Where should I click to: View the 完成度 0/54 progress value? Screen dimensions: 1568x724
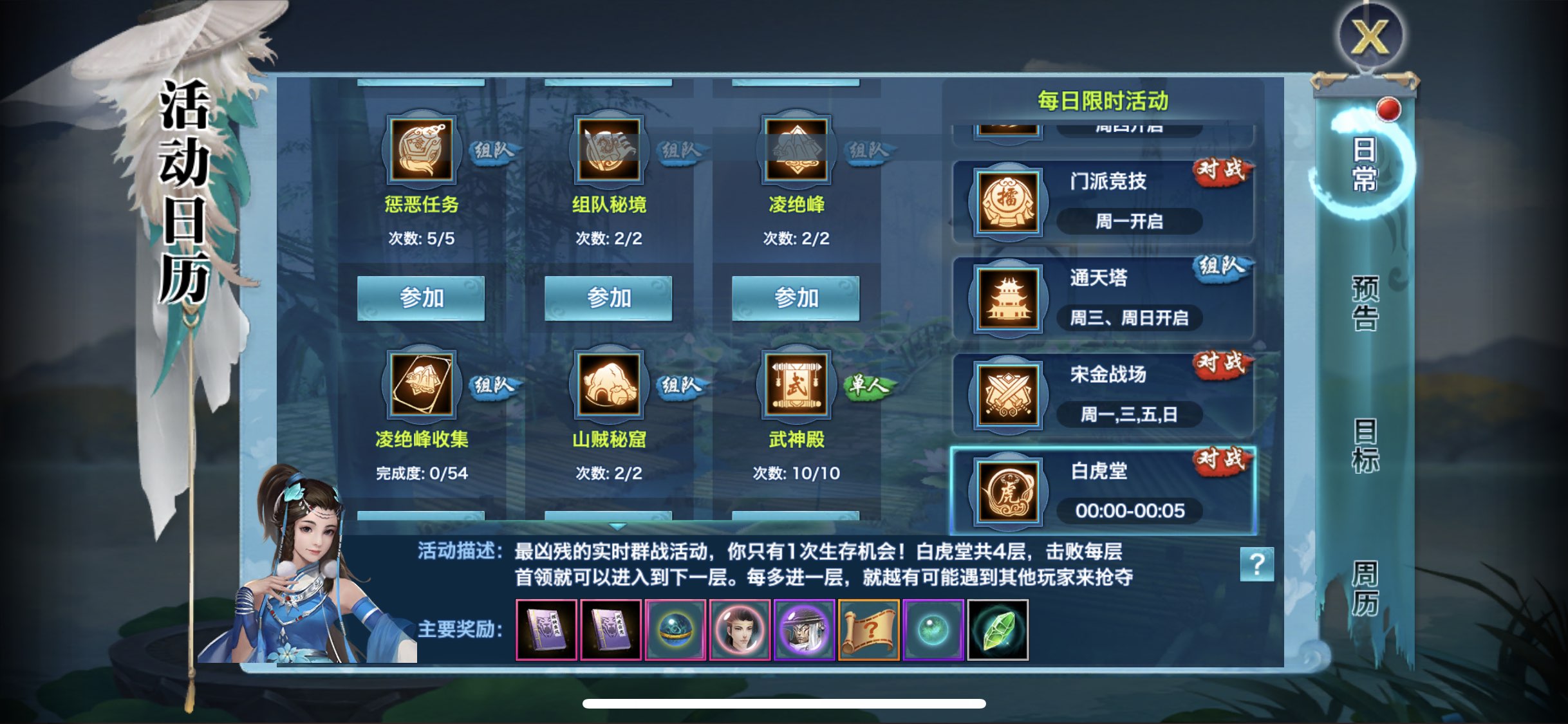pos(422,473)
